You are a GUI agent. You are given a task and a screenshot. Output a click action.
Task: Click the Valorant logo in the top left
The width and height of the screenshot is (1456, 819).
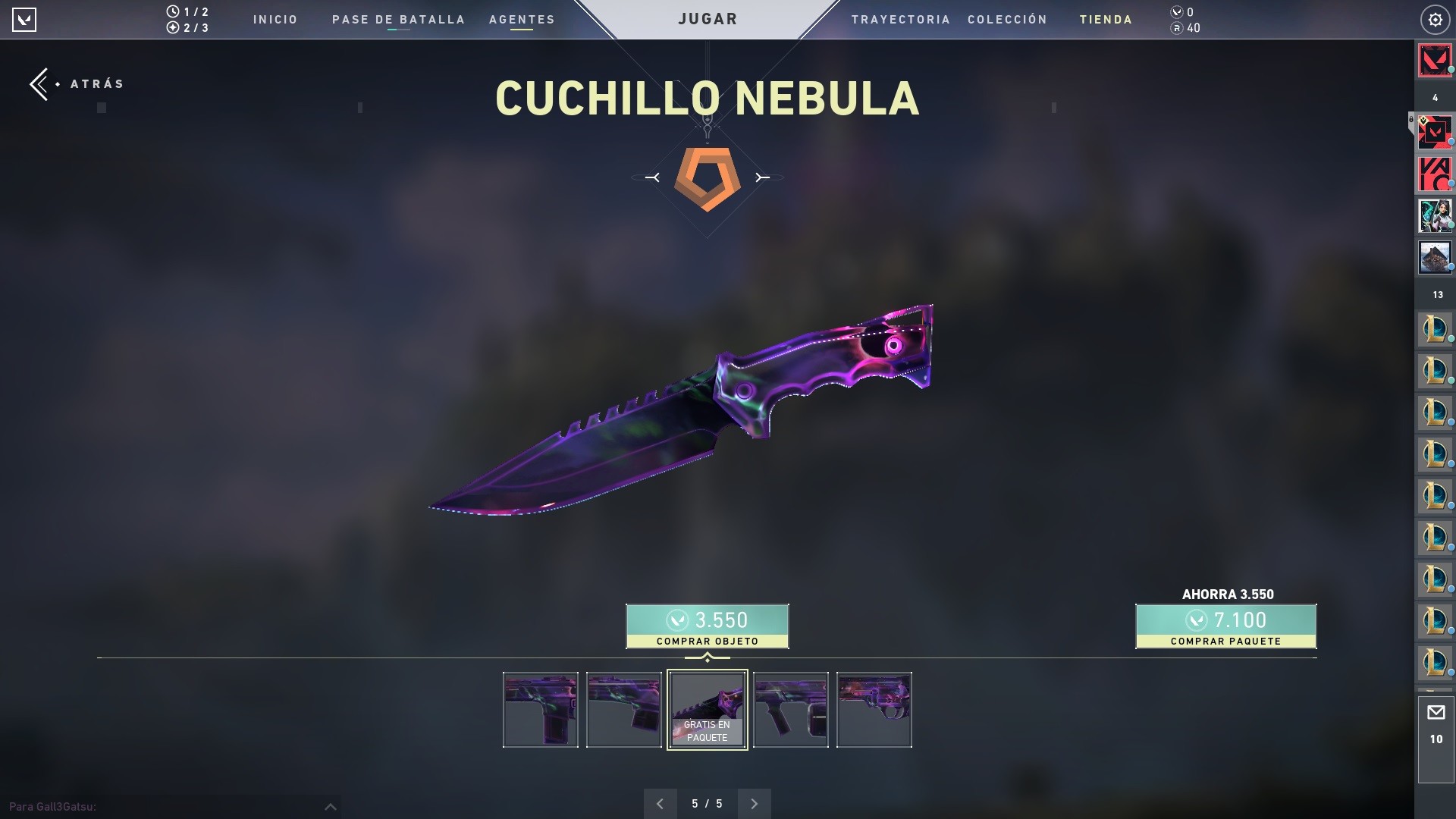(x=25, y=20)
